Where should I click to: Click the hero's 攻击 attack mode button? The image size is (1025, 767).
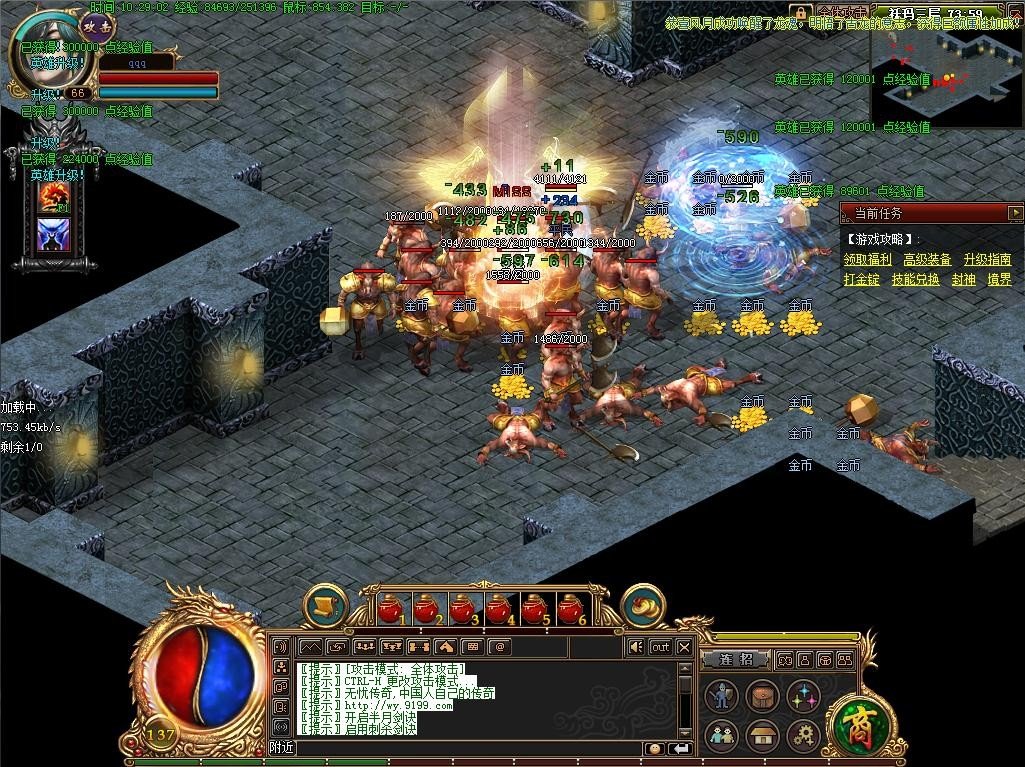coord(97,26)
